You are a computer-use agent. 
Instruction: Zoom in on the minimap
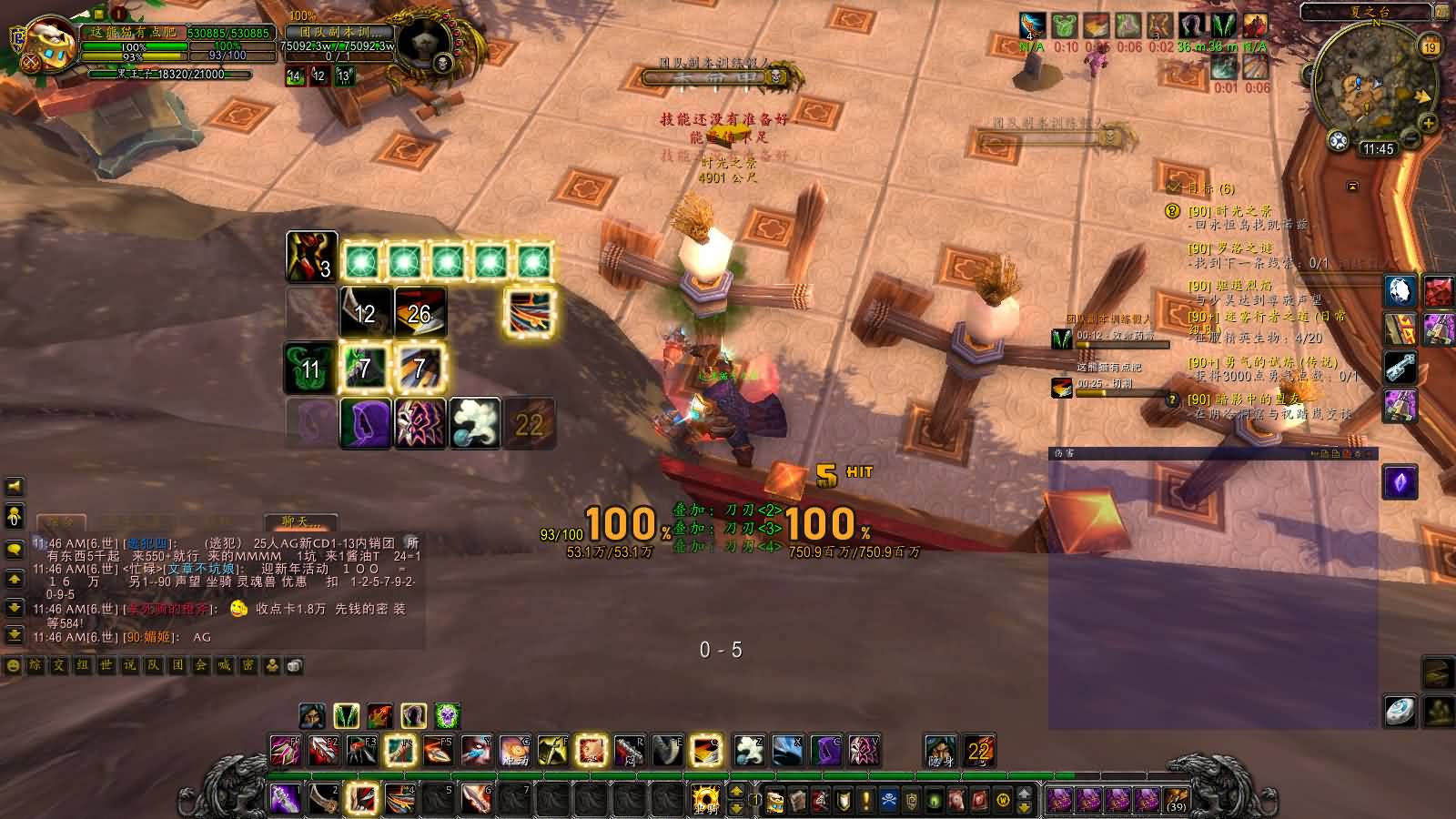pyautogui.click(x=1428, y=123)
